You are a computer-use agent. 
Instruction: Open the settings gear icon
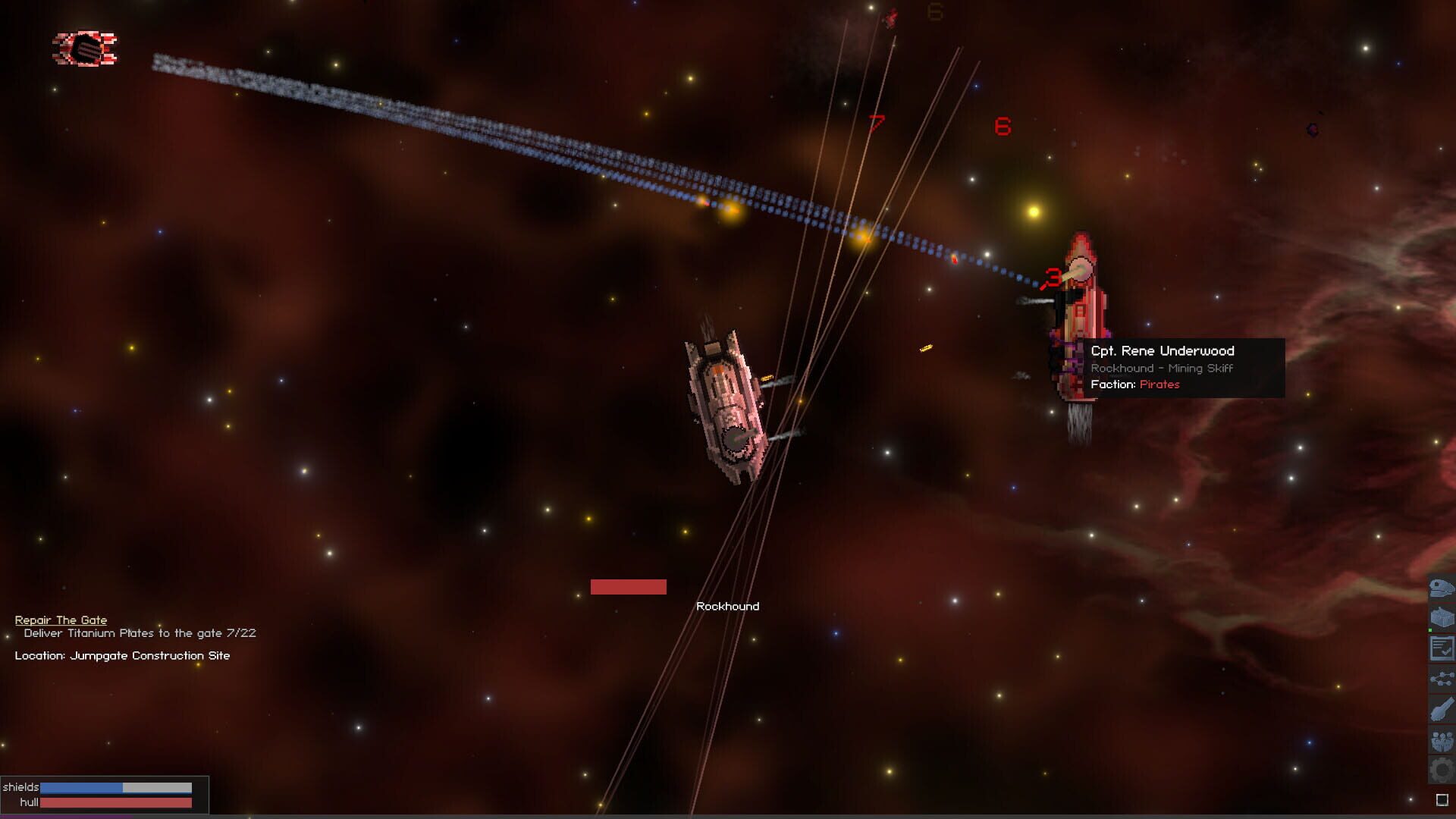click(x=1440, y=768)
